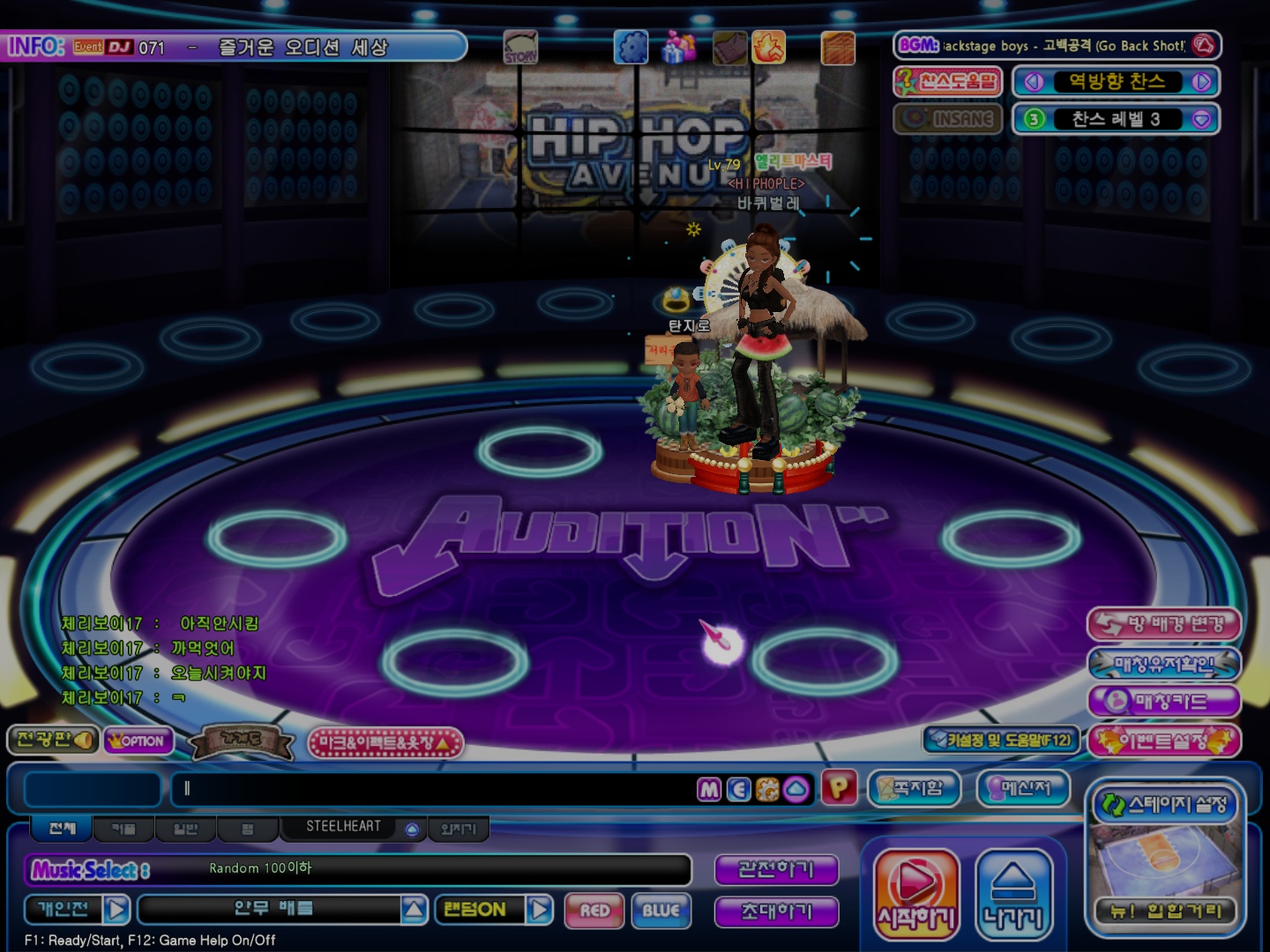Click the 관전하기 spectate button

(776, 870)
